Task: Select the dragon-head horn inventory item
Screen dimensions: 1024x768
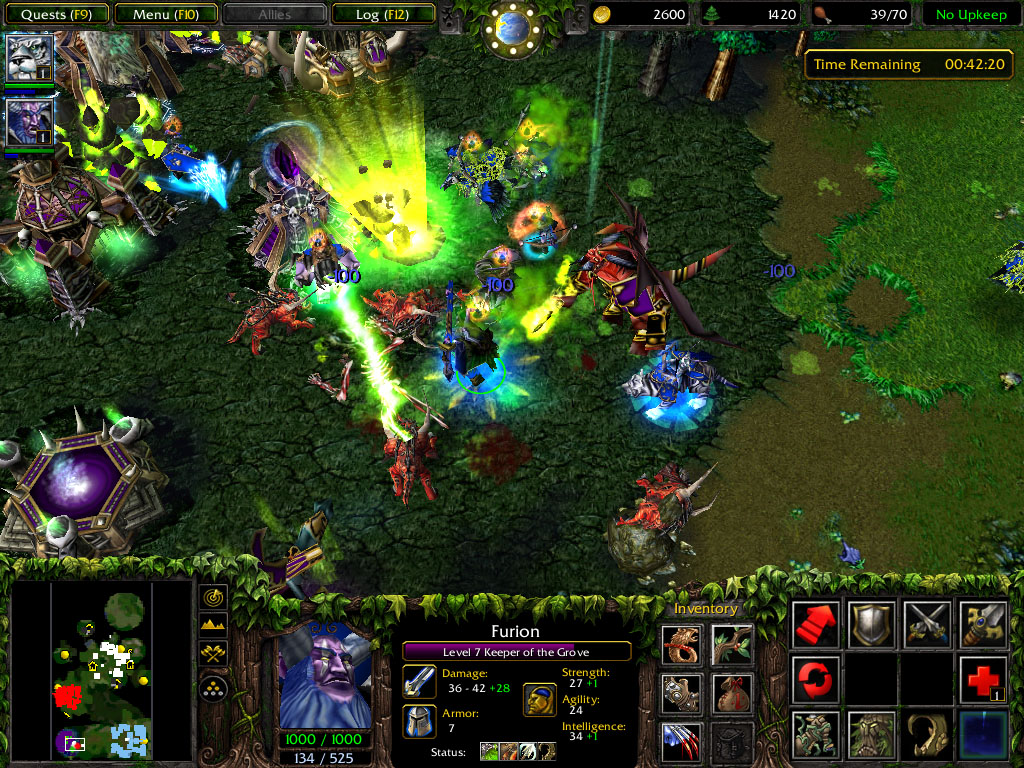Action: 682,645
